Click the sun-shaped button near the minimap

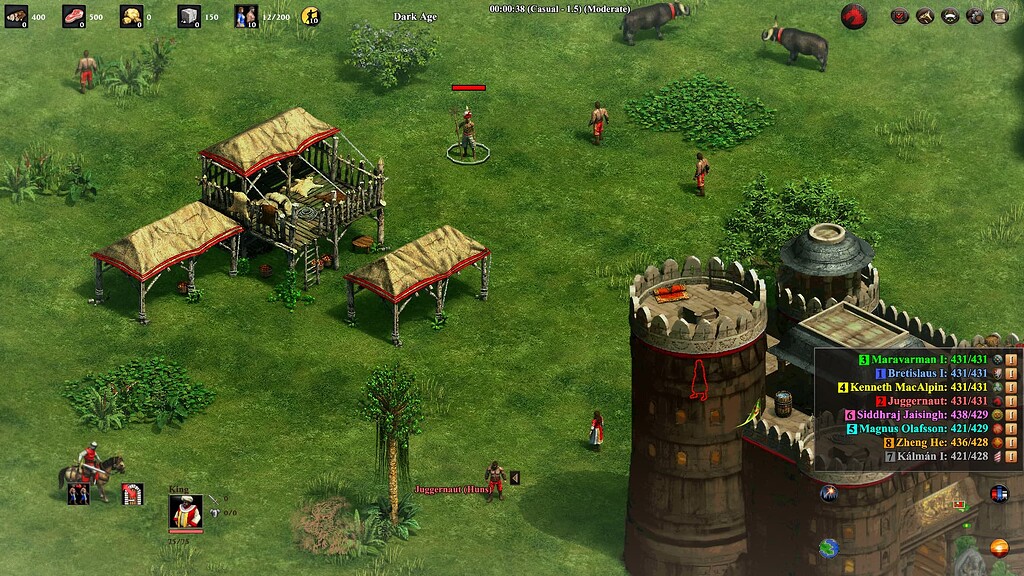(x=998, y=548)
